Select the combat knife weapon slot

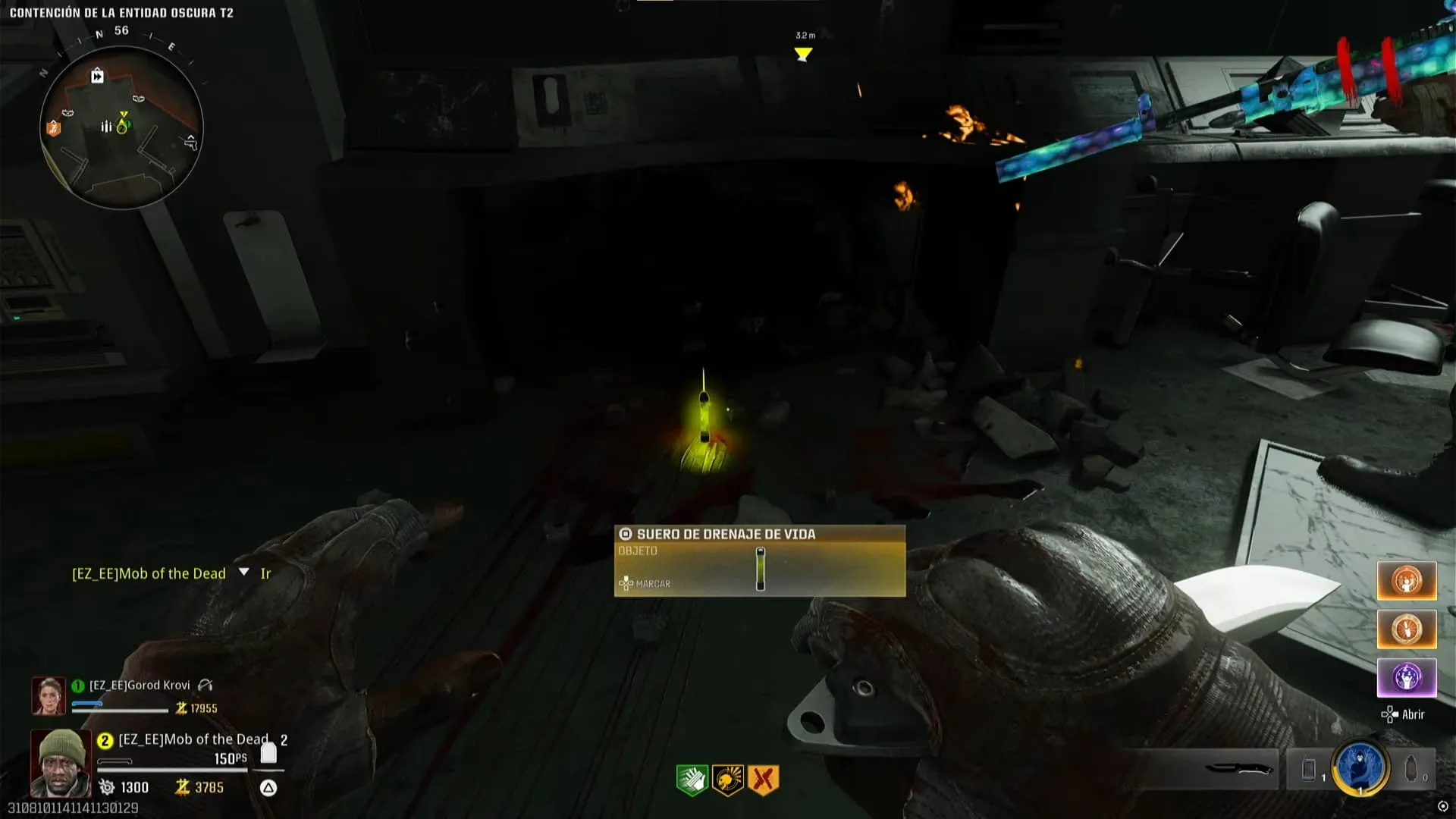tap(1239, 769)
